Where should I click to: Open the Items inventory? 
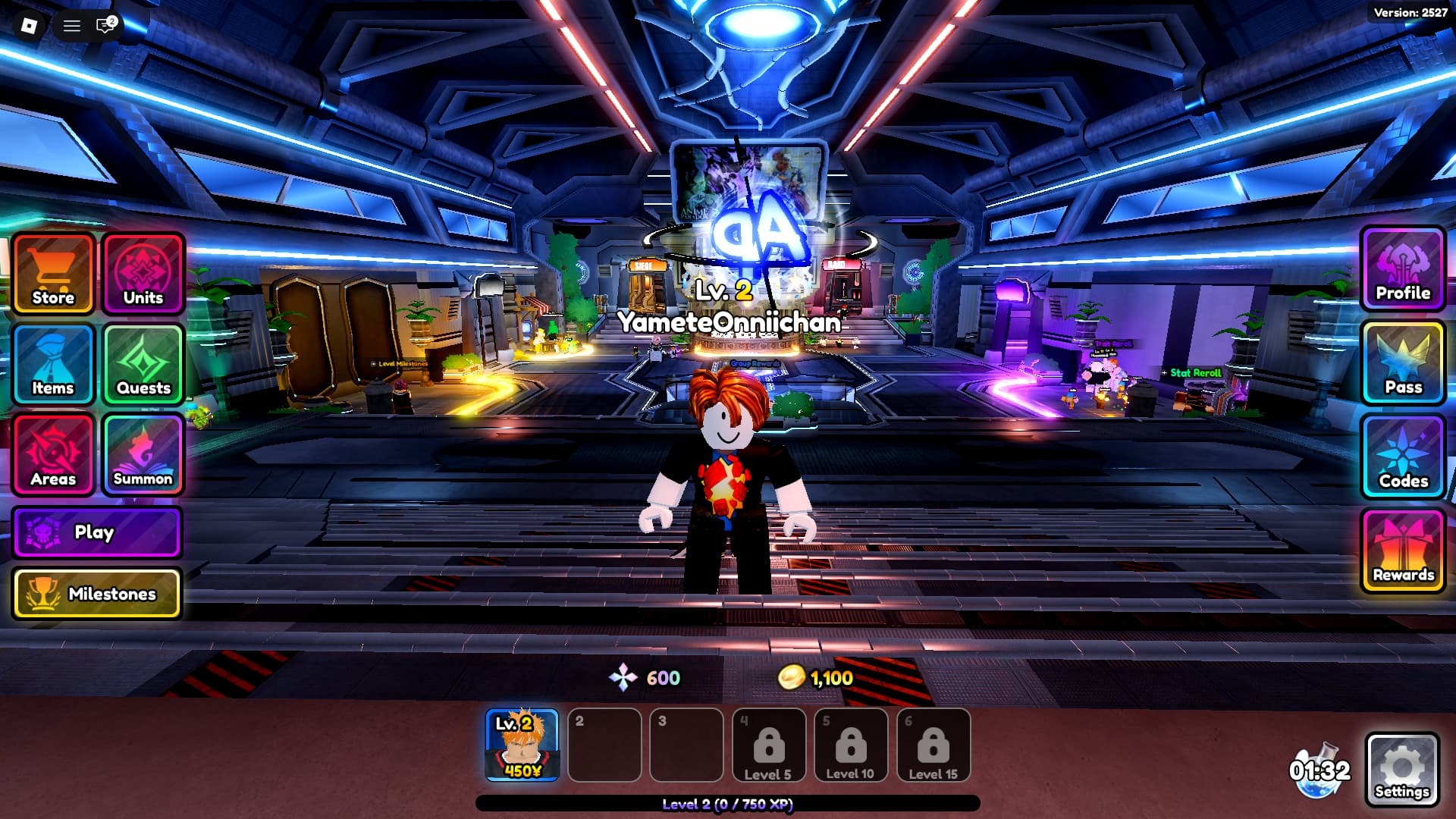tap(53, 364)
